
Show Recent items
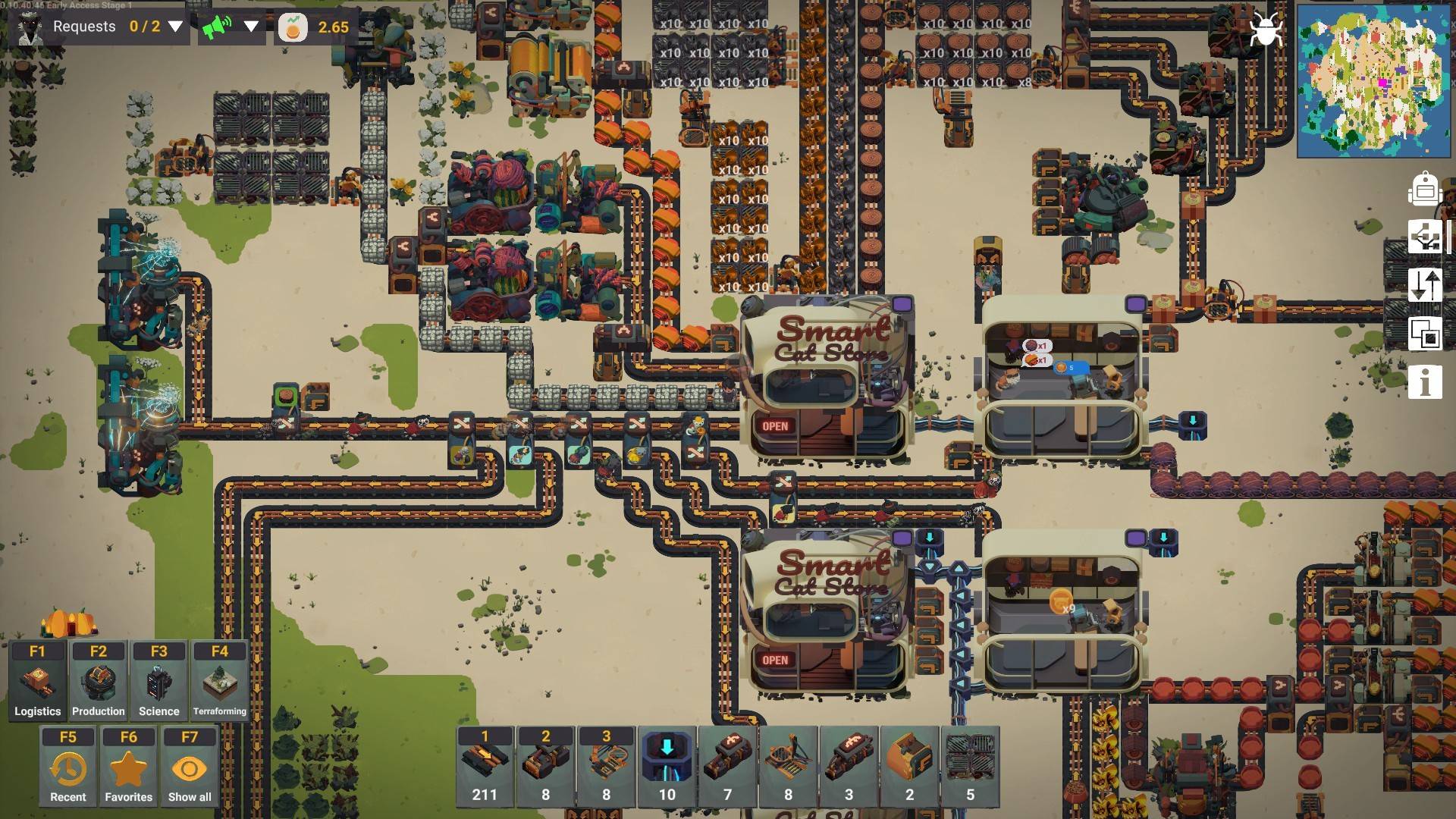pyautogui.click(x=67, y=767)
